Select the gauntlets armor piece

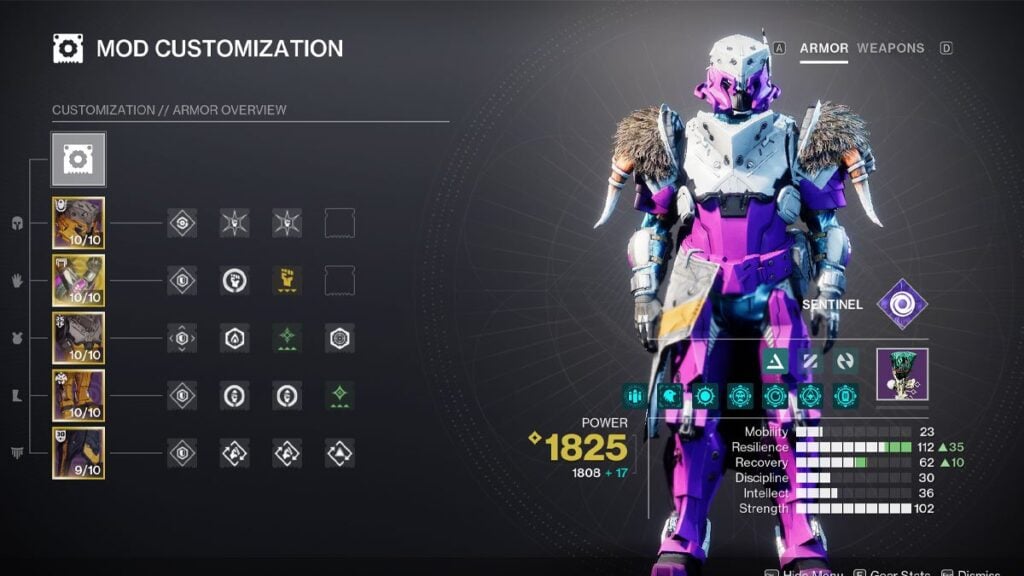[x=78, y=281]
